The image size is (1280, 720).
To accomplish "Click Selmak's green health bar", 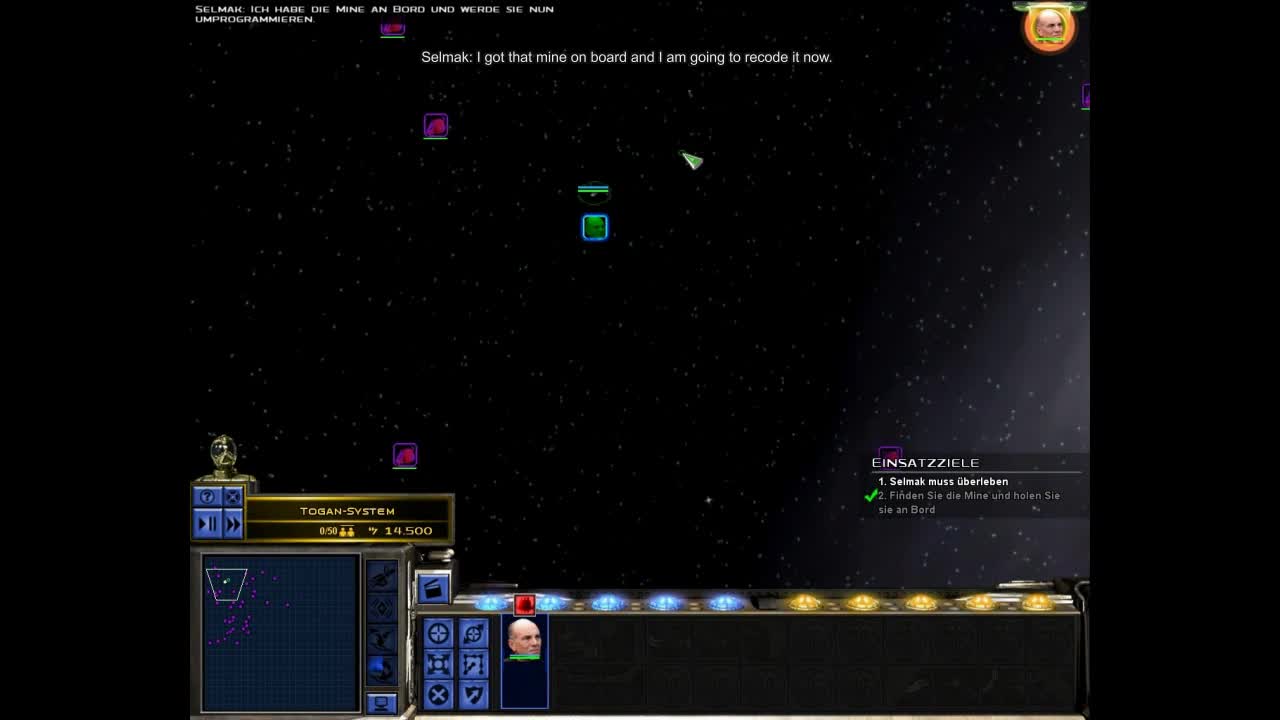I will [525, 658].
